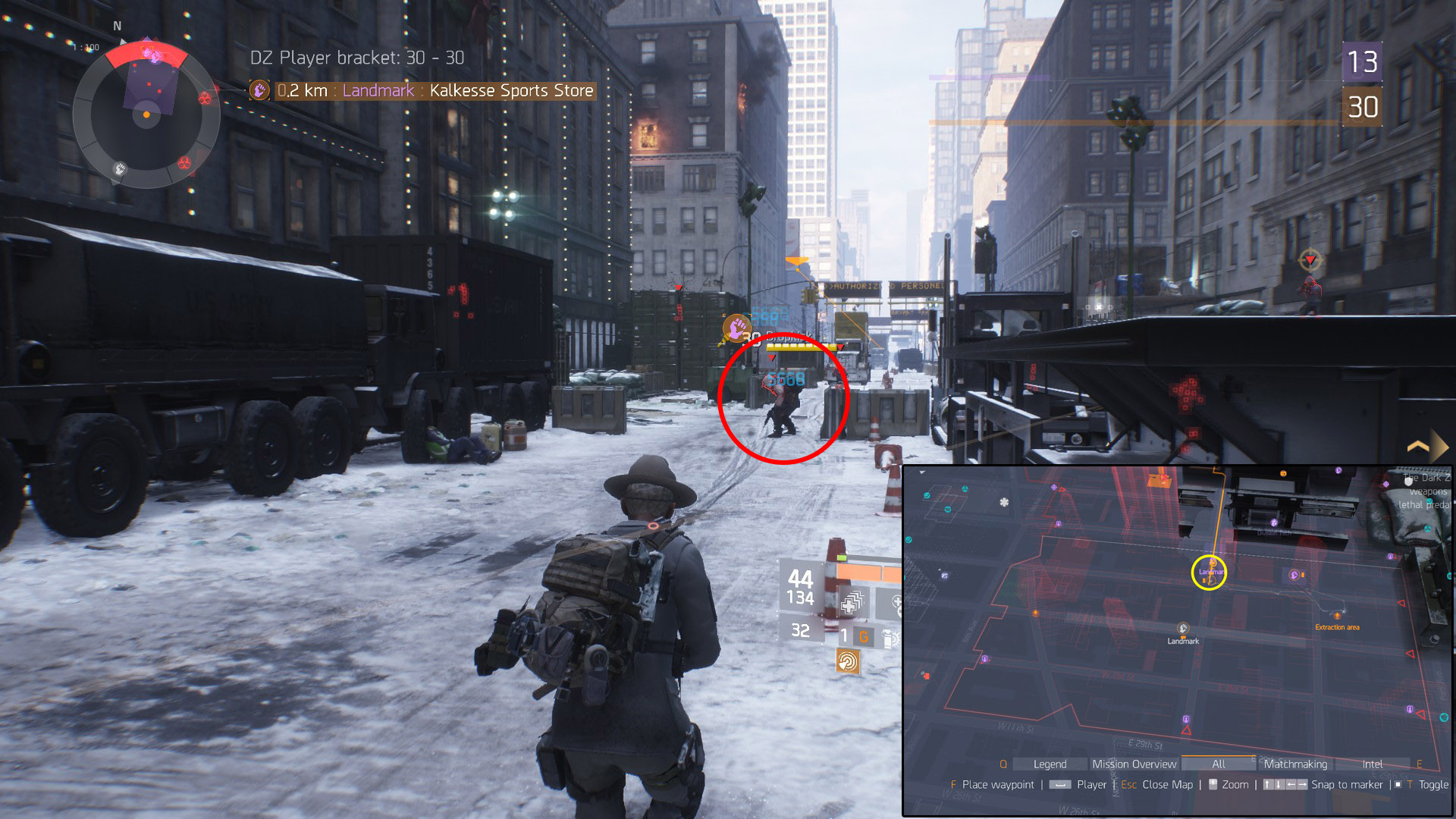Switch to the Intel tab
Screen dimensions: 1456x819
[x=1372, y=764]
